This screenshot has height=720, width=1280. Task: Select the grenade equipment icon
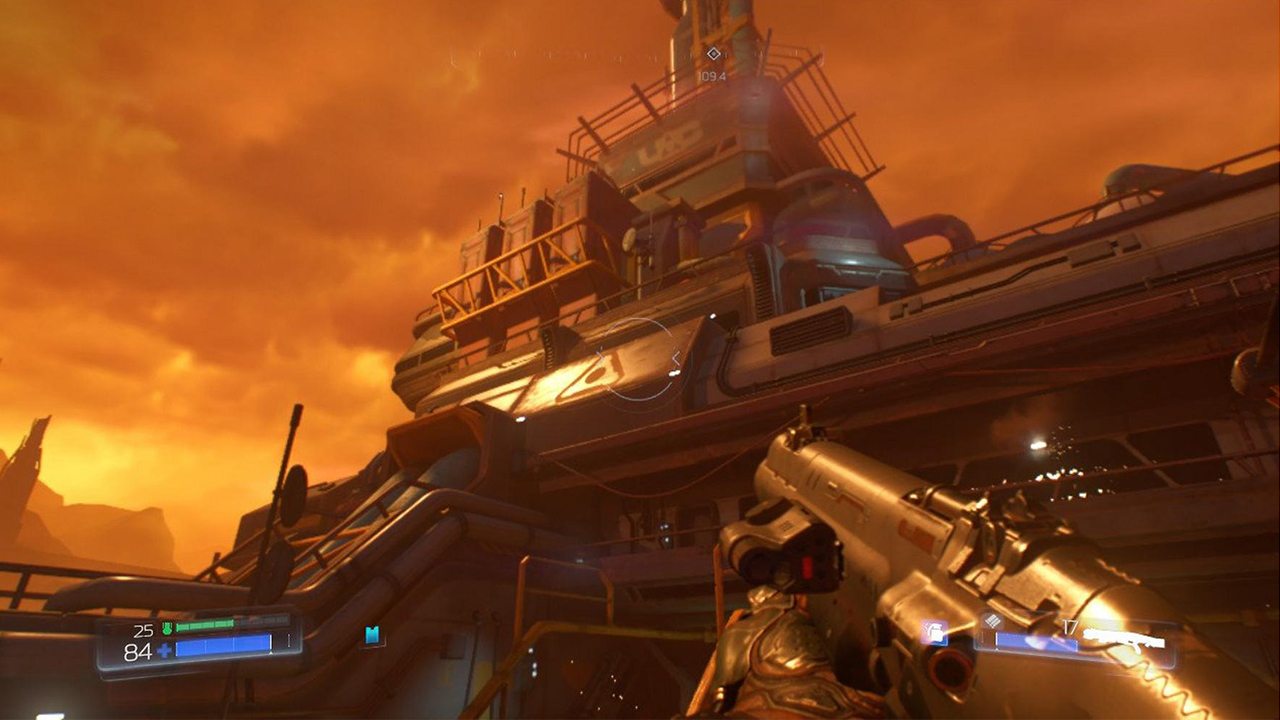tap(936, 634)
